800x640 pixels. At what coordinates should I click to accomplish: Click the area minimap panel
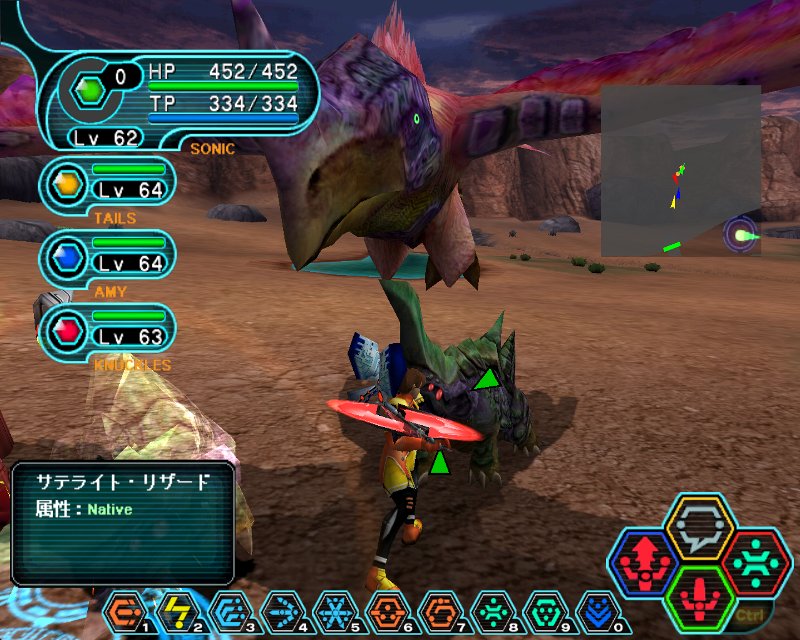(680, 170)
